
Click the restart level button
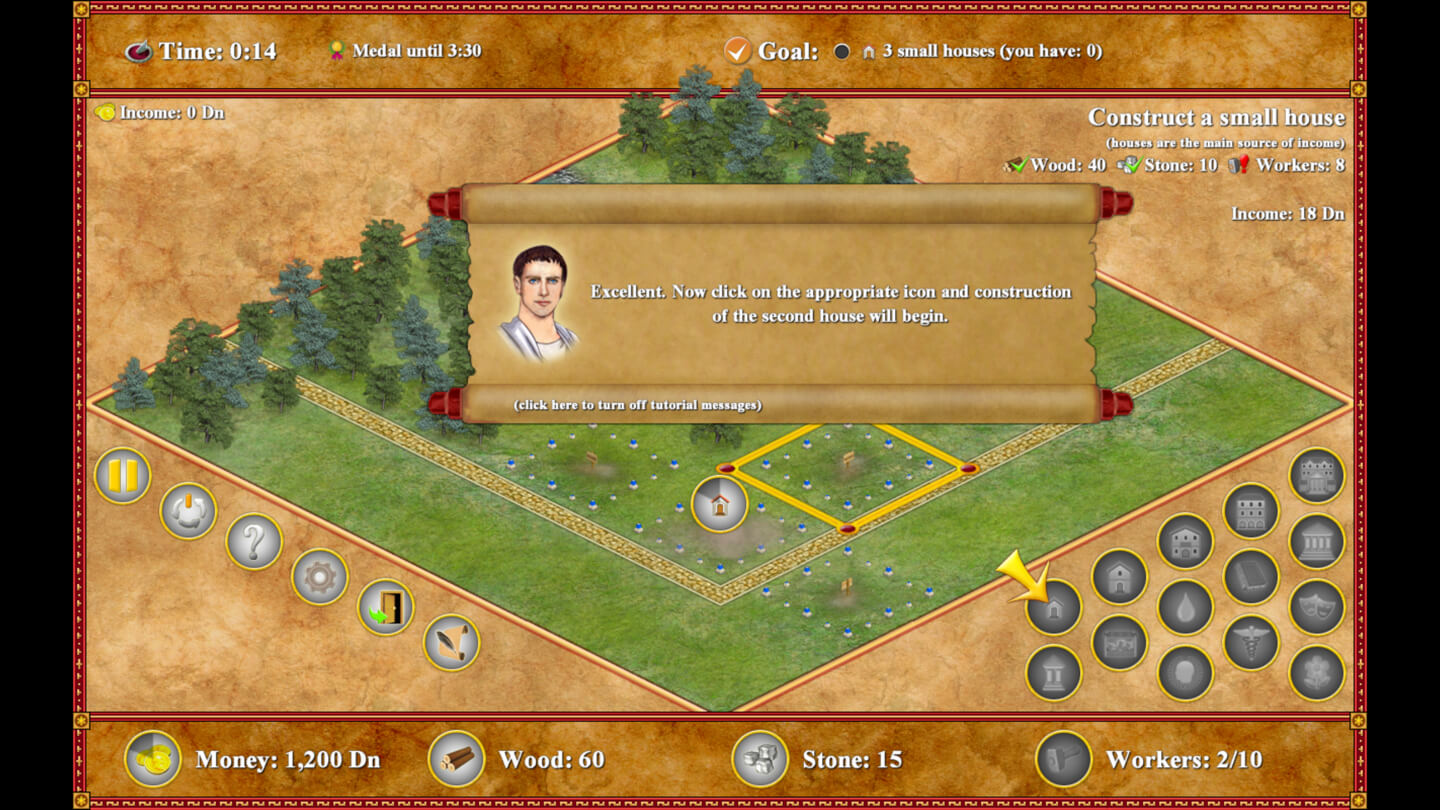click(188, 511)
